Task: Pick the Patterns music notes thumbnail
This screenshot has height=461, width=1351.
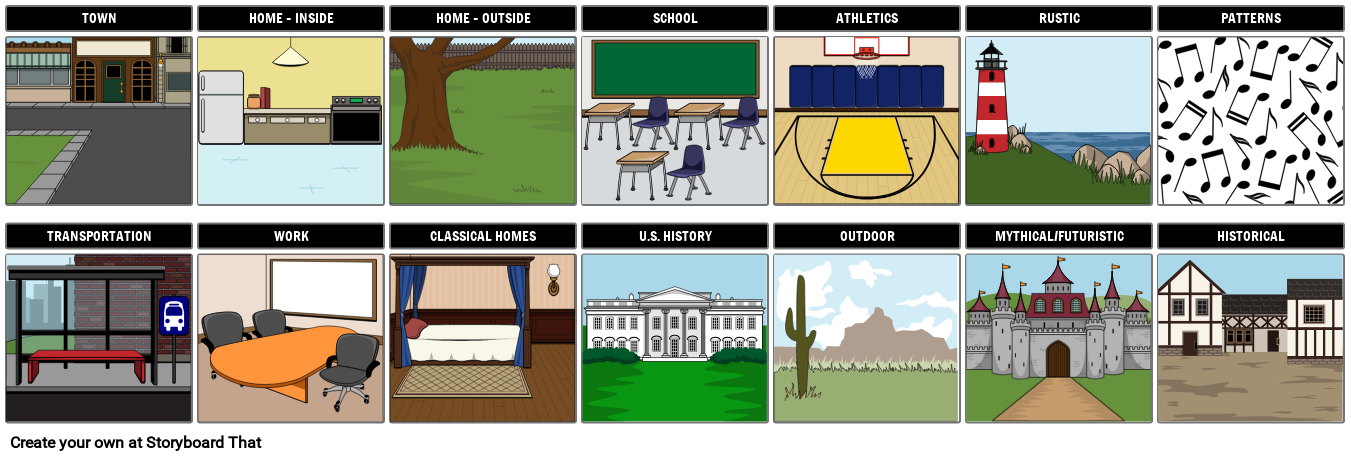Action: pyautogui.click(x=1250, y=121)
